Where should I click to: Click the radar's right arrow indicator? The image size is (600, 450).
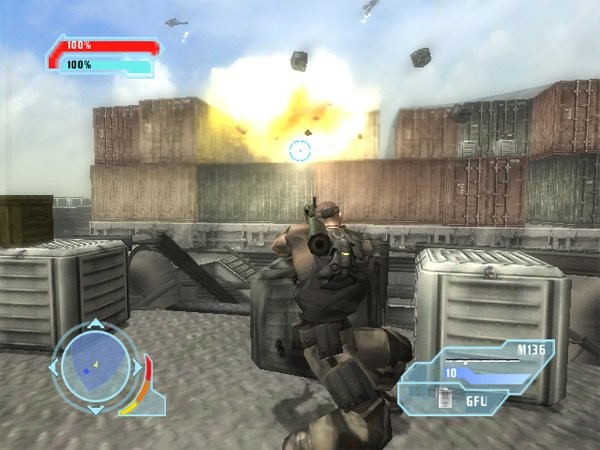coord(137,367)
